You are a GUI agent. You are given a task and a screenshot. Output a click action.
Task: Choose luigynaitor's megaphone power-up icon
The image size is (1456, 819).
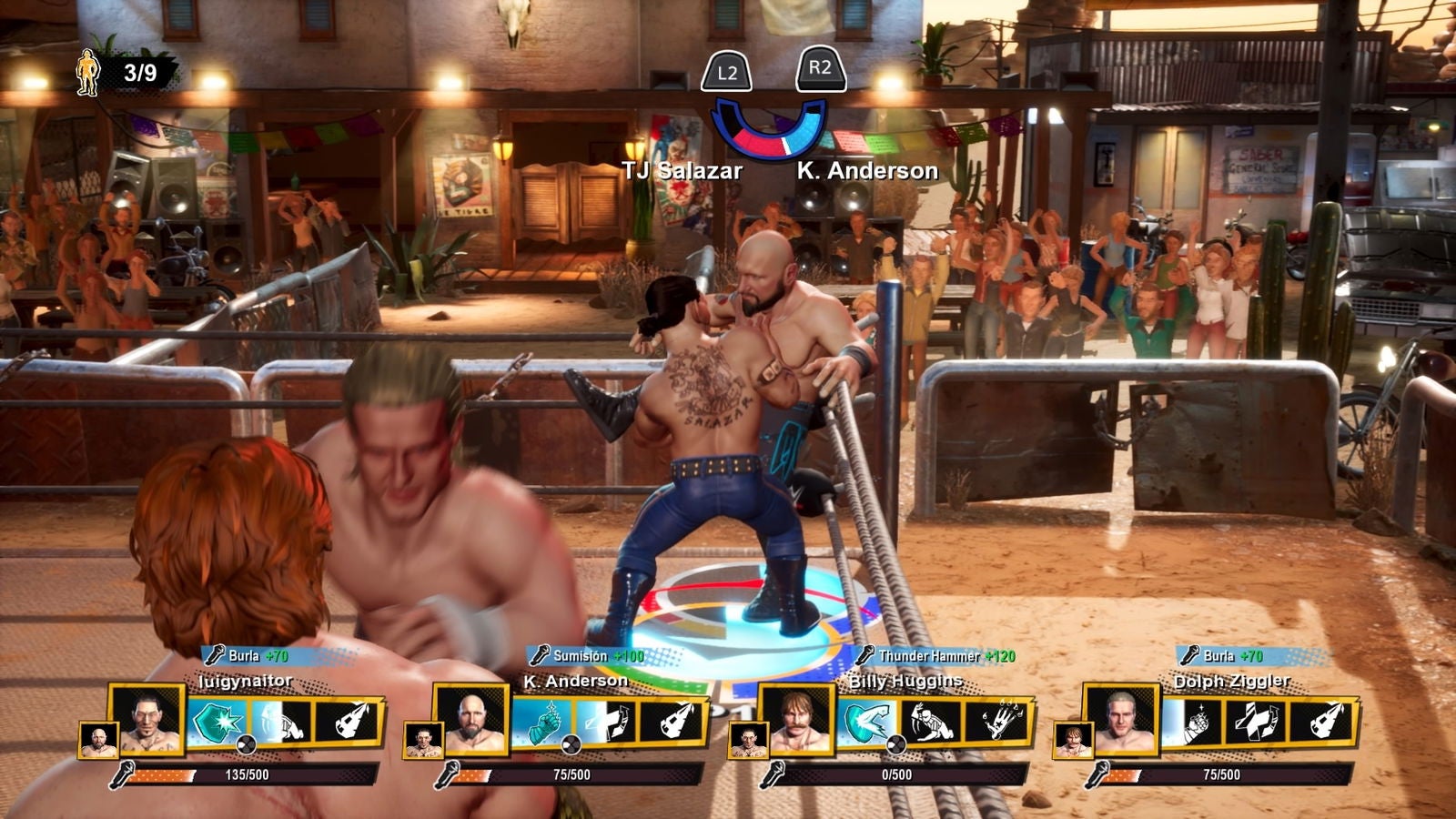point(348,723)
